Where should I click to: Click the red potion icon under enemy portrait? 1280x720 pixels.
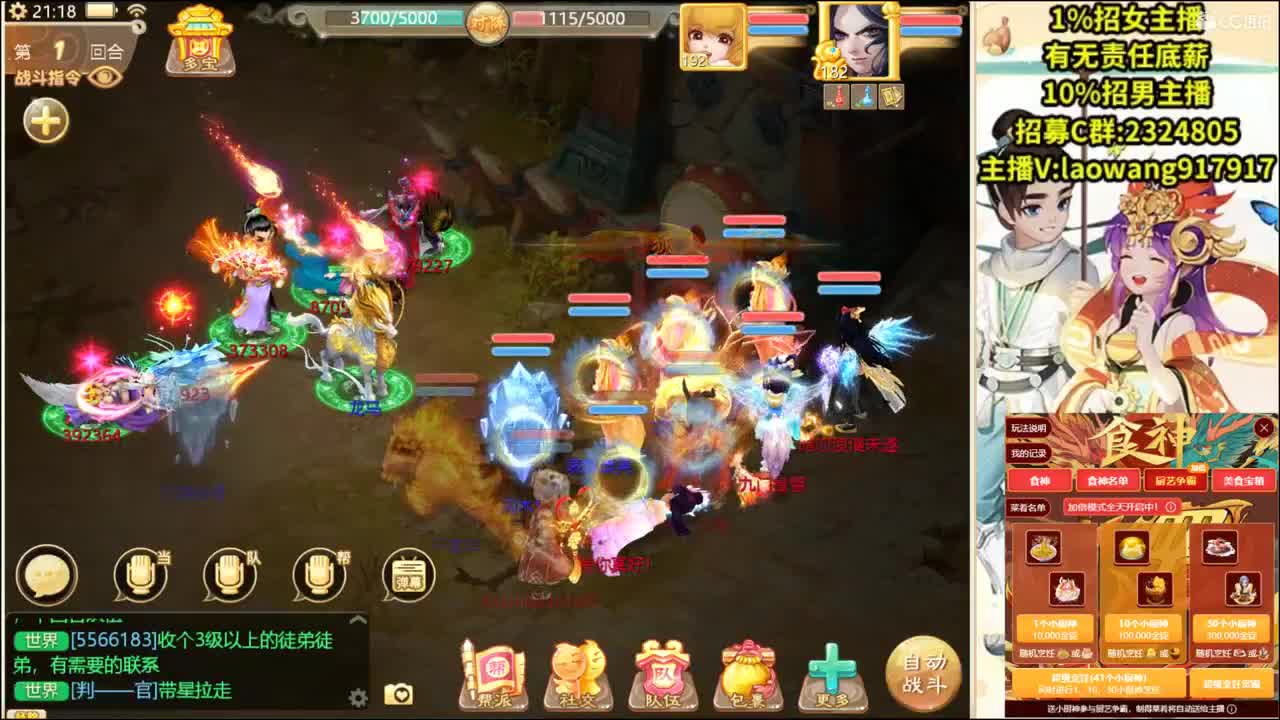[837, 97]
